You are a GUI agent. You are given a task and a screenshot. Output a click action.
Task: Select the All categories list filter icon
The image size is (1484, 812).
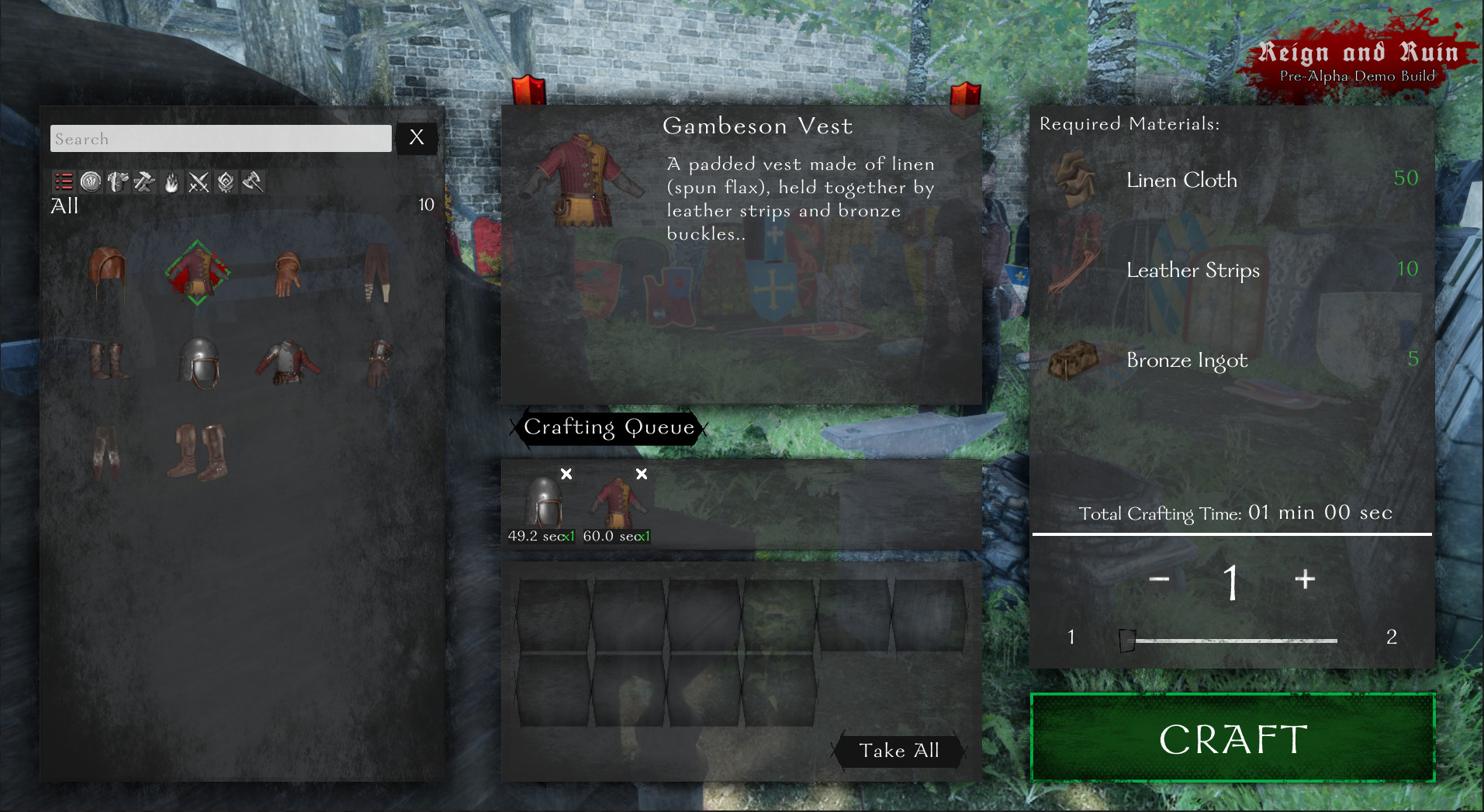64,182
